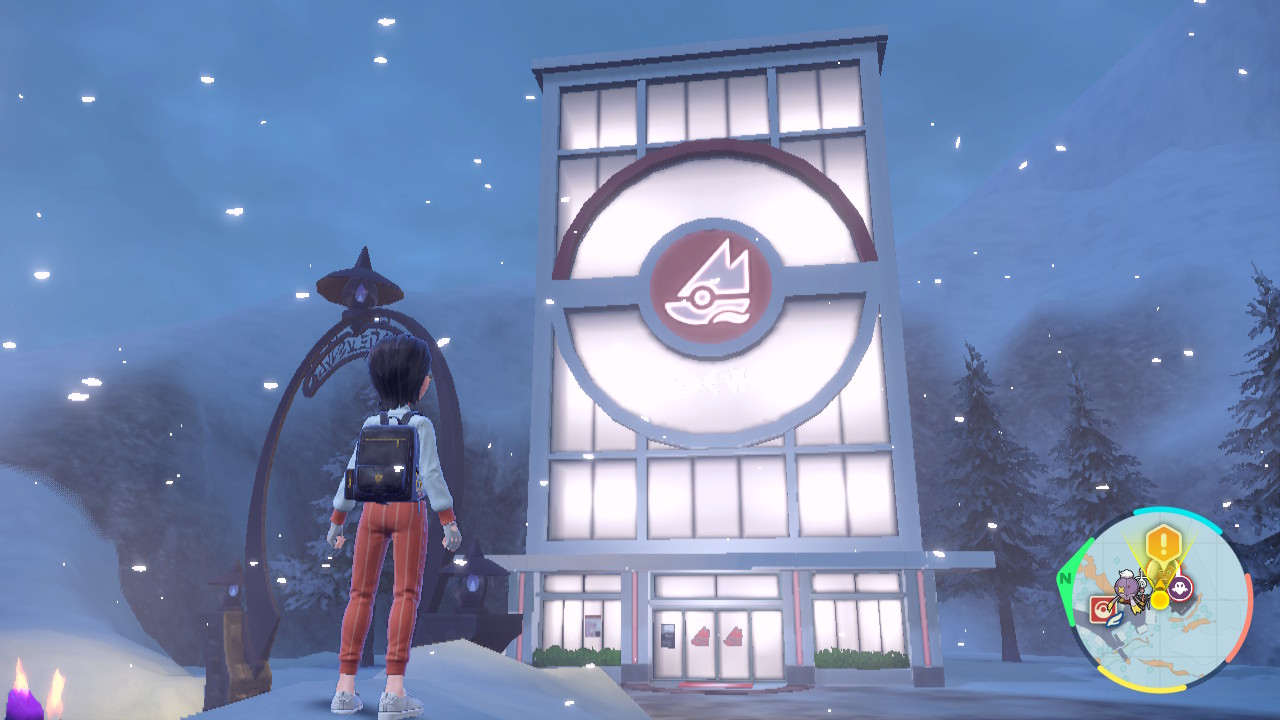The width and height of the screenshot is (1280, 720).
Task: Click the poster beside the gym entrance doors
Action: click(668, 636)
